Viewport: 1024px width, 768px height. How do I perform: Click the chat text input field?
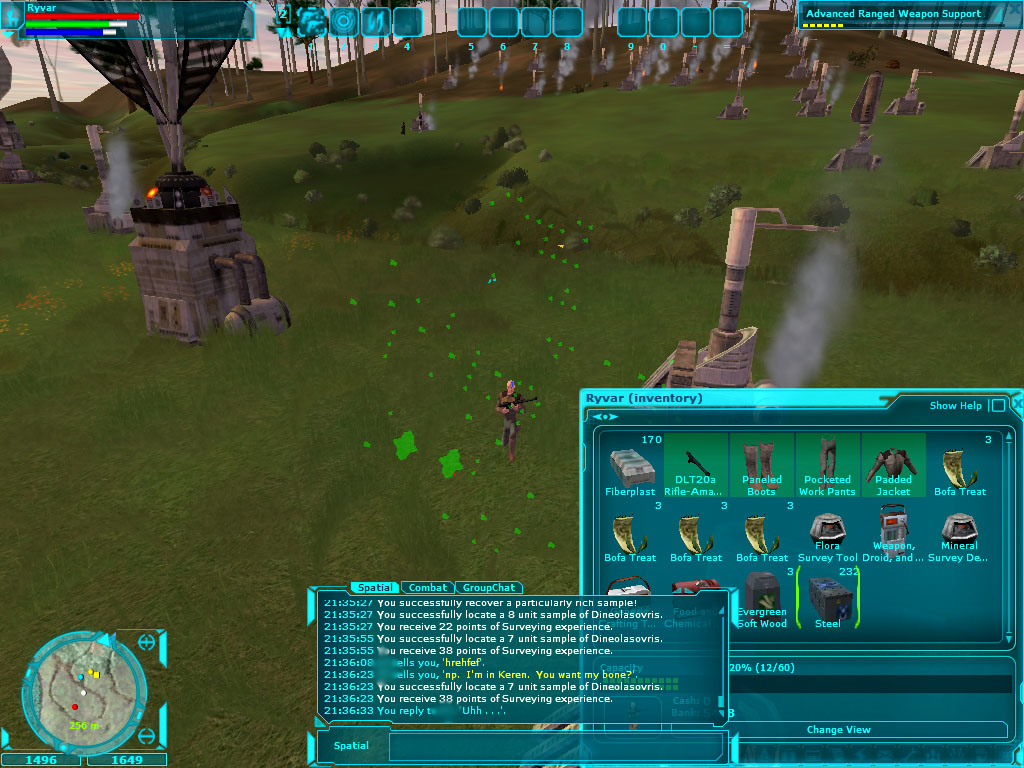(555, 746)
